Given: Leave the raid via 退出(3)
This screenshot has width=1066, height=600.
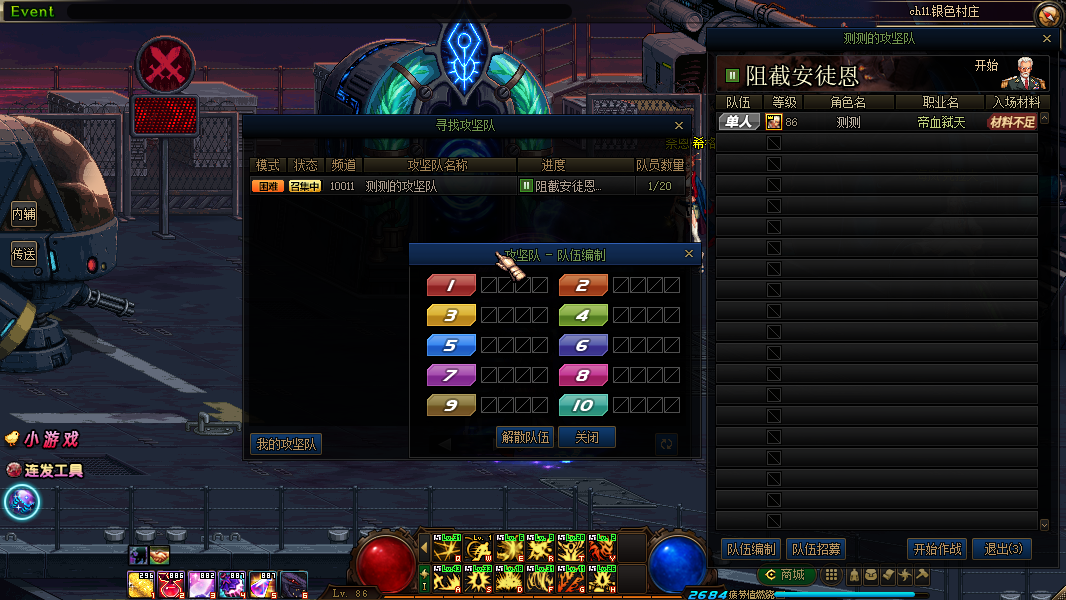Looking at the screenshot, I should point(1002,549).
